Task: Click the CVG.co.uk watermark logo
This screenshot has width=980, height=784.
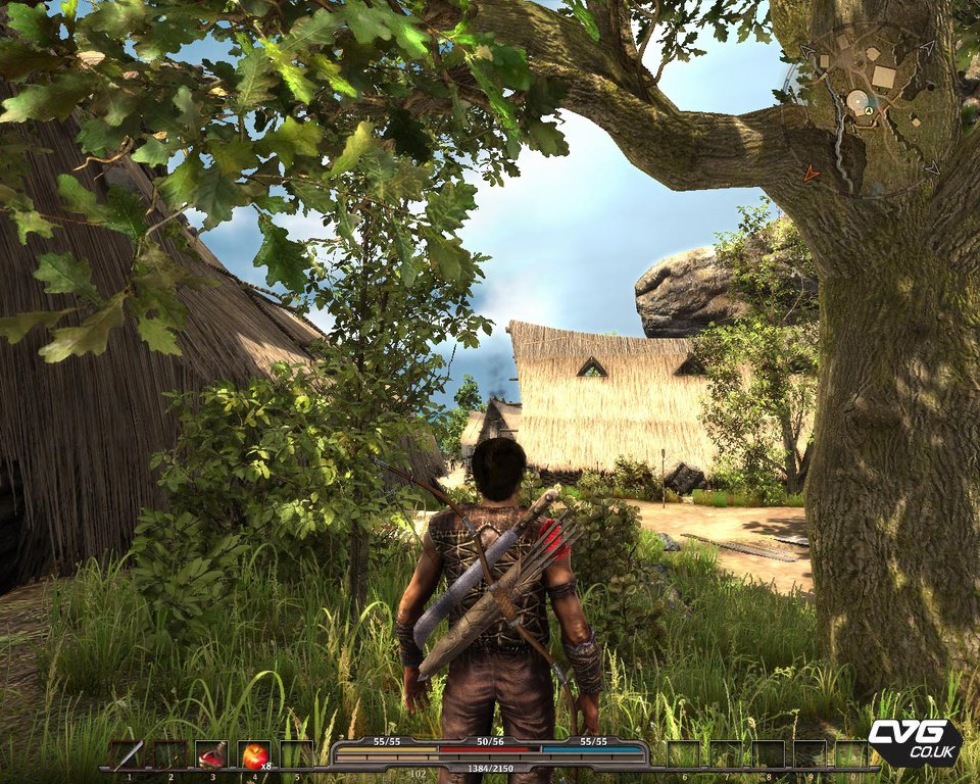Action: (x=913, y=742)
